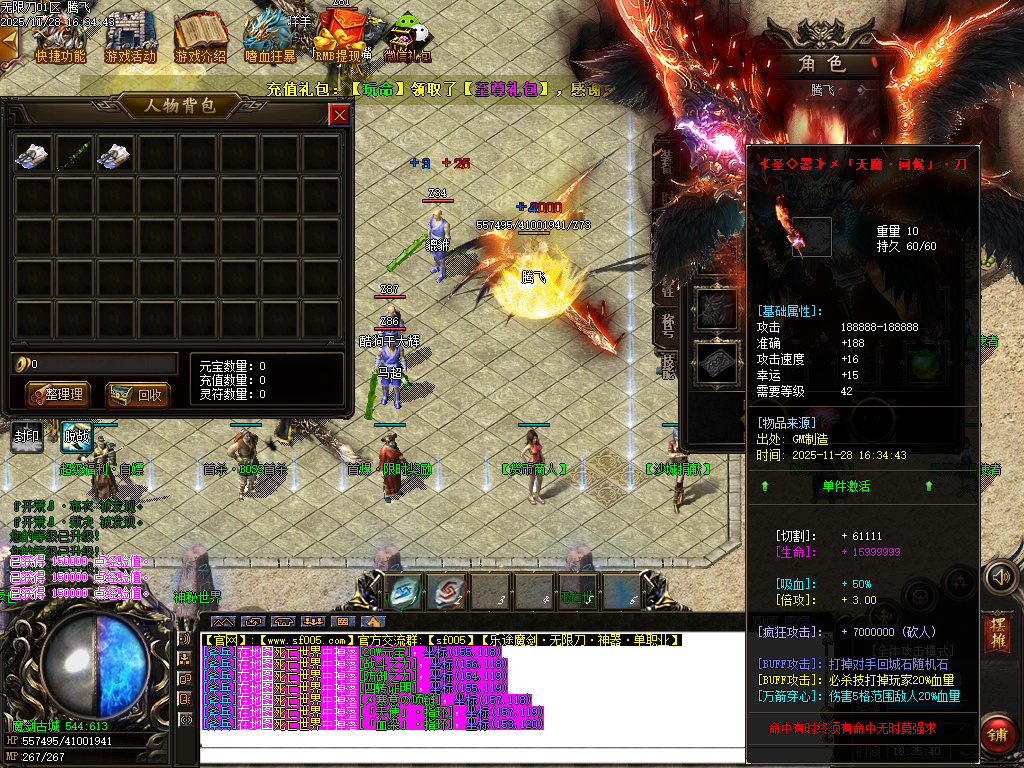Open the 快捷功能 shortcut menu
Viewport: 1024px width, 768px height.
[60, 40]
